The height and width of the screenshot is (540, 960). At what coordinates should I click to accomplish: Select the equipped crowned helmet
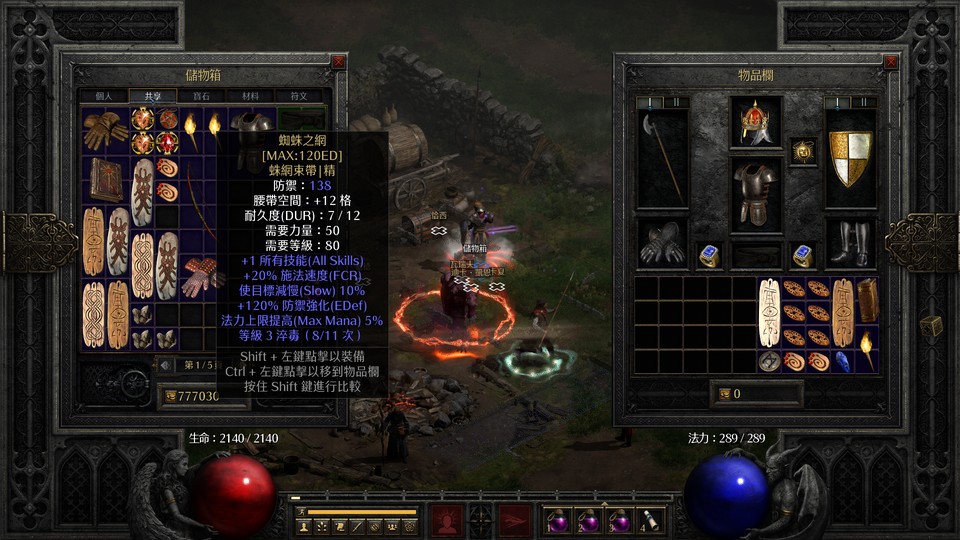coord(755,122)
